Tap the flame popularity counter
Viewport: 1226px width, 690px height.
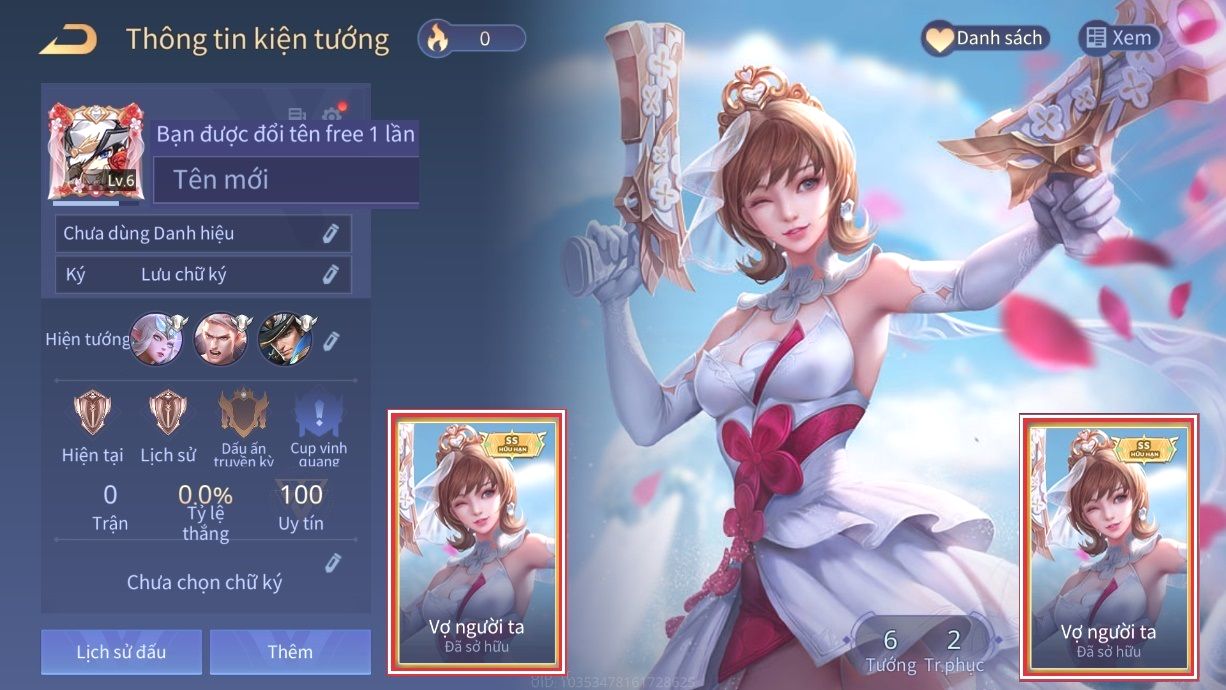click(472, 39)
